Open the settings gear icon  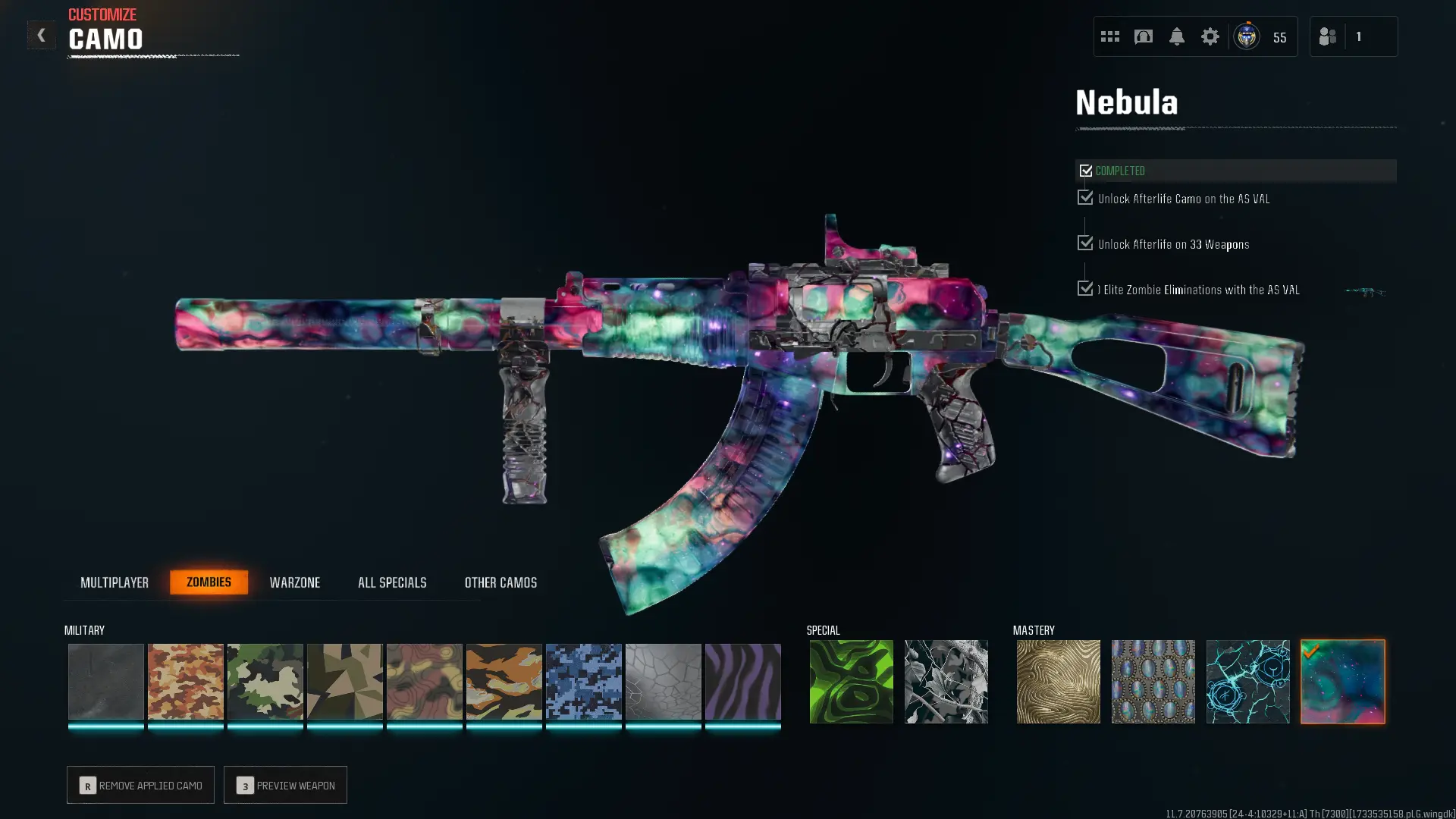click(x=1210, y=36)
